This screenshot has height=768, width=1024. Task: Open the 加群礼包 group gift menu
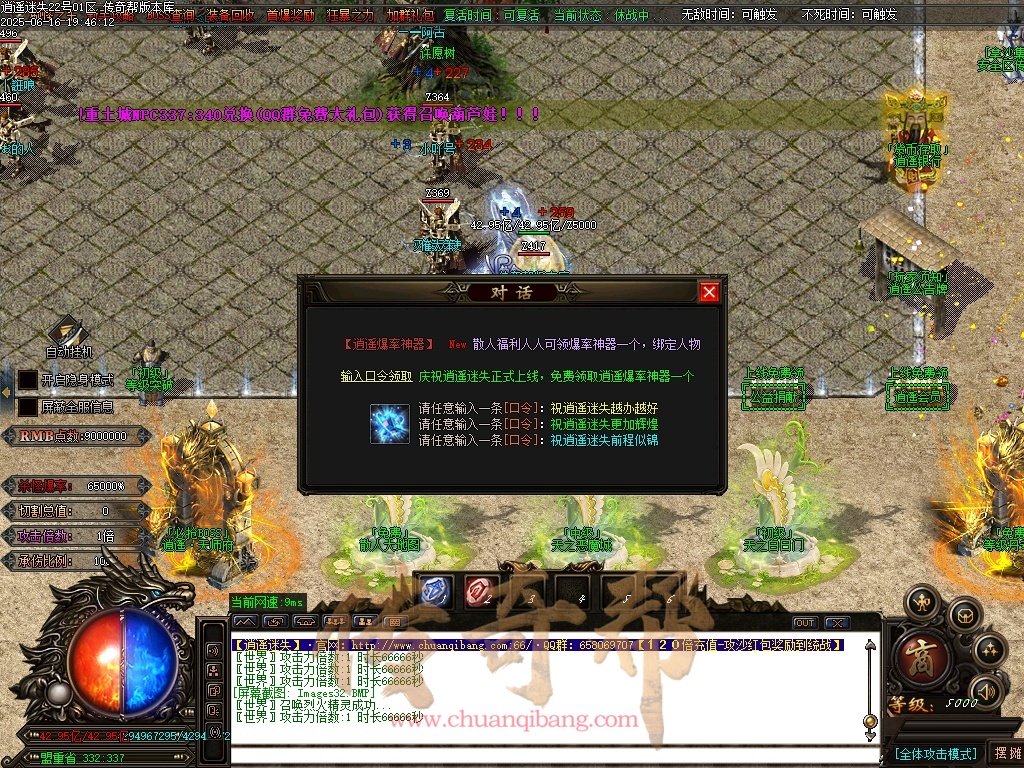(410, 16)
